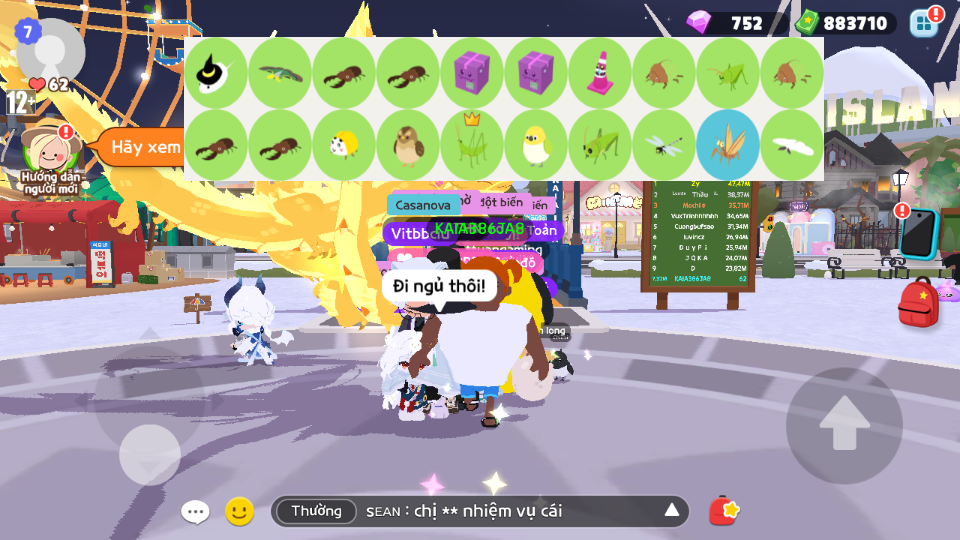This screenshot has height=540, width=960.
Task: Choose the pink traffic cone item
Action: pos(600,73)
